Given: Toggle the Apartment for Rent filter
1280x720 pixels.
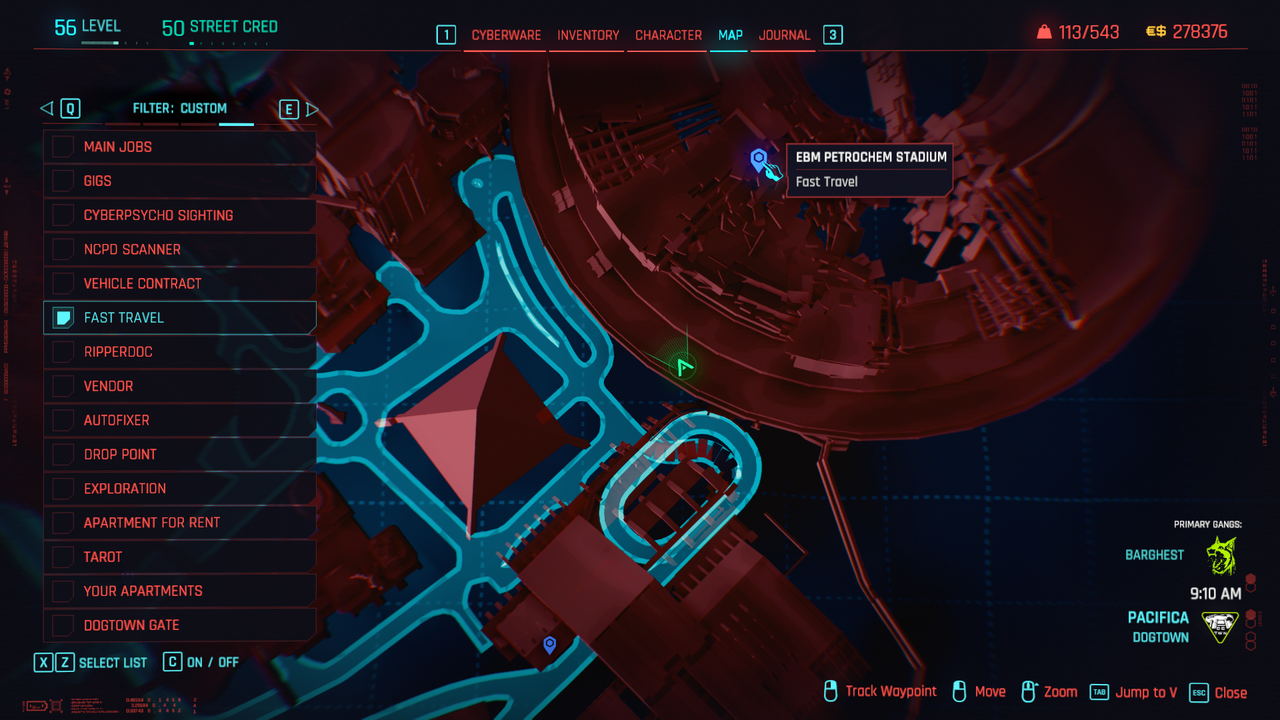Looking at the screenshot, I should [x=63, y=522].
